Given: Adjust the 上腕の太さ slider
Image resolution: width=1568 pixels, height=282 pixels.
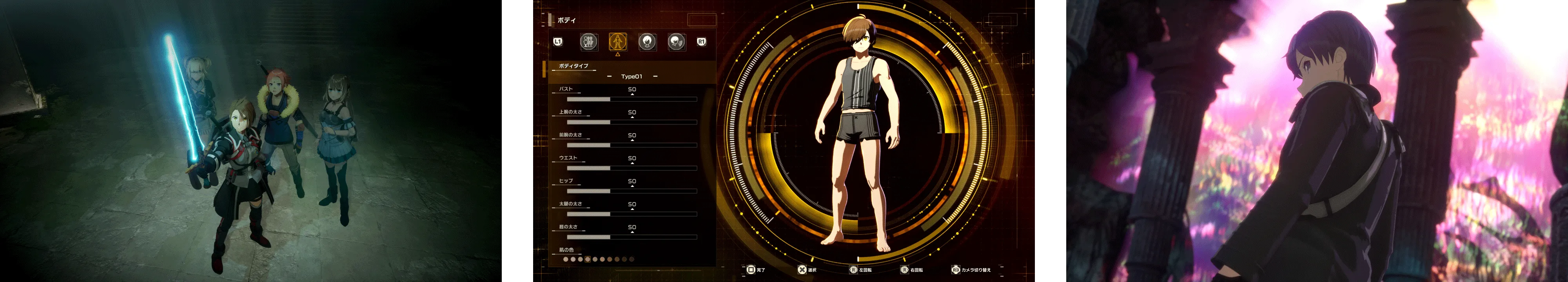Looking at the screenshot, I should (x=631, y=122).
